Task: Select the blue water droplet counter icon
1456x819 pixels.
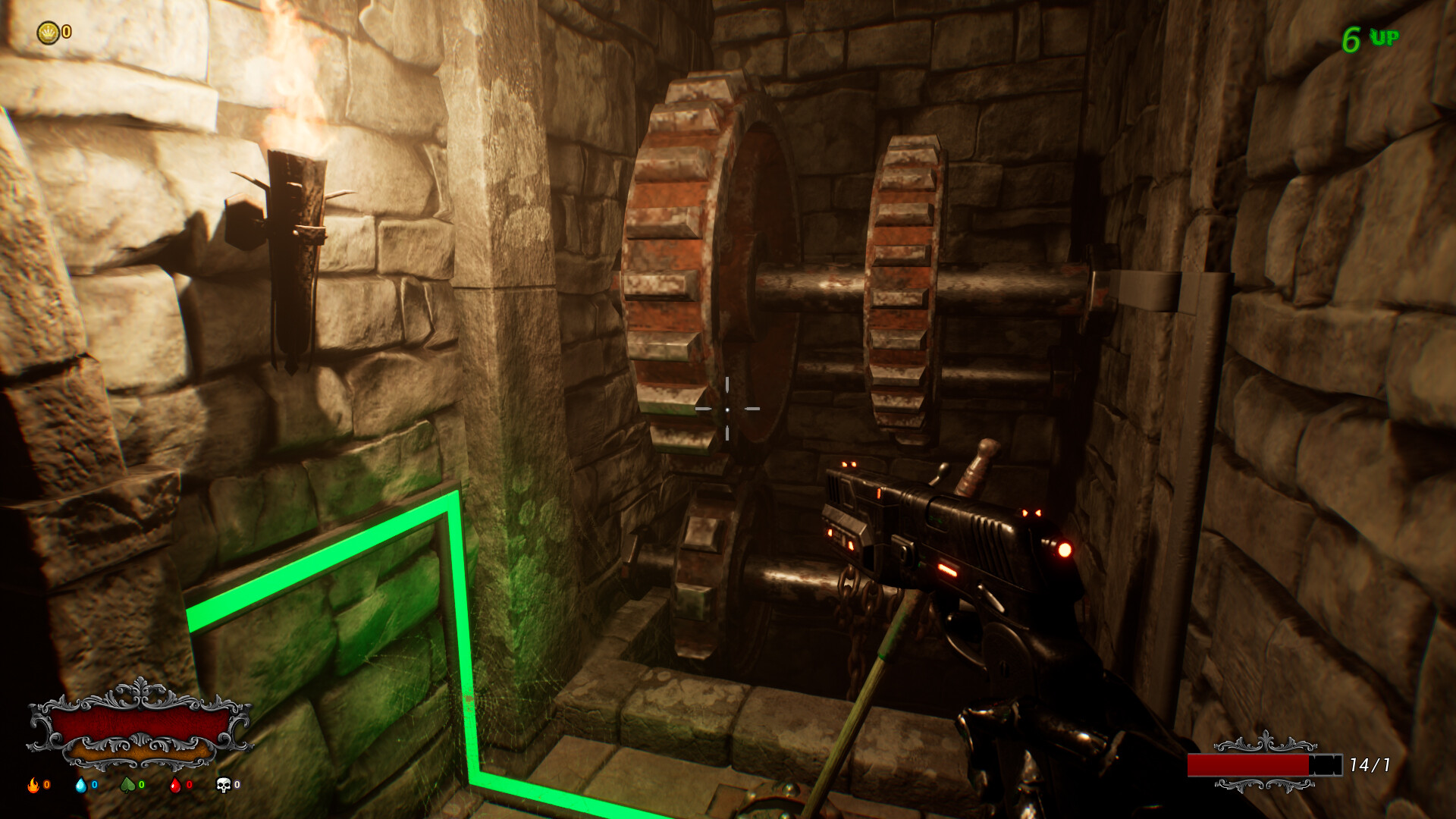Action: [81, 786]
